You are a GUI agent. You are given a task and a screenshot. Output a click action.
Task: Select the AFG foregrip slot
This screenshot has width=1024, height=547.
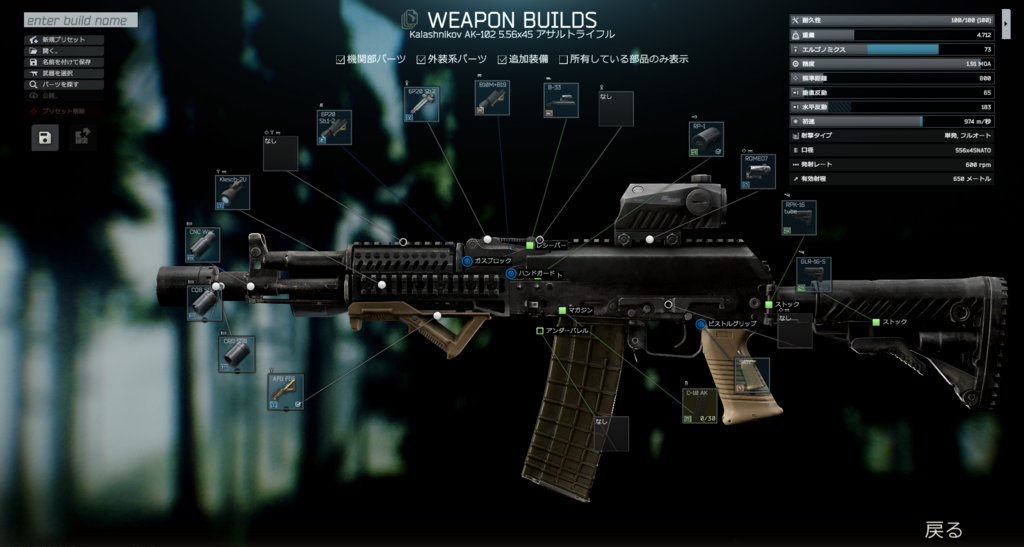(x=286, y=392)
